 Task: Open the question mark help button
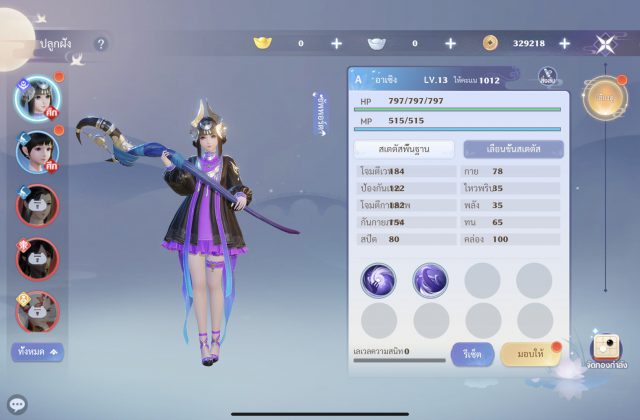tap(100, 44)
